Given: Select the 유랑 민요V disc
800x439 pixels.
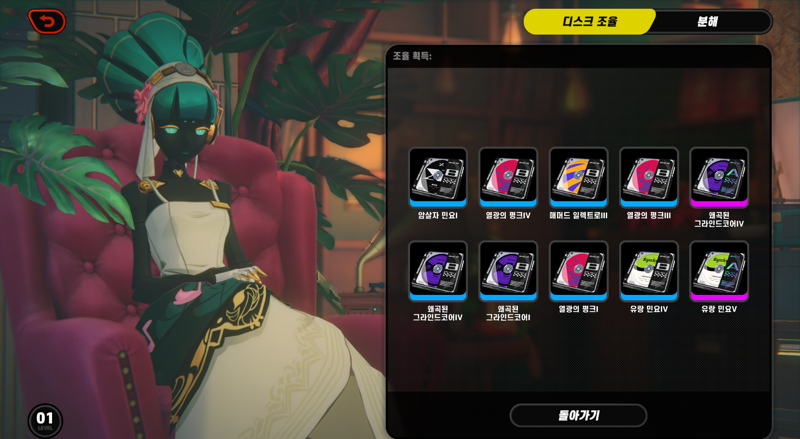Looking at the screenshot, I should (x=719, y=270).
